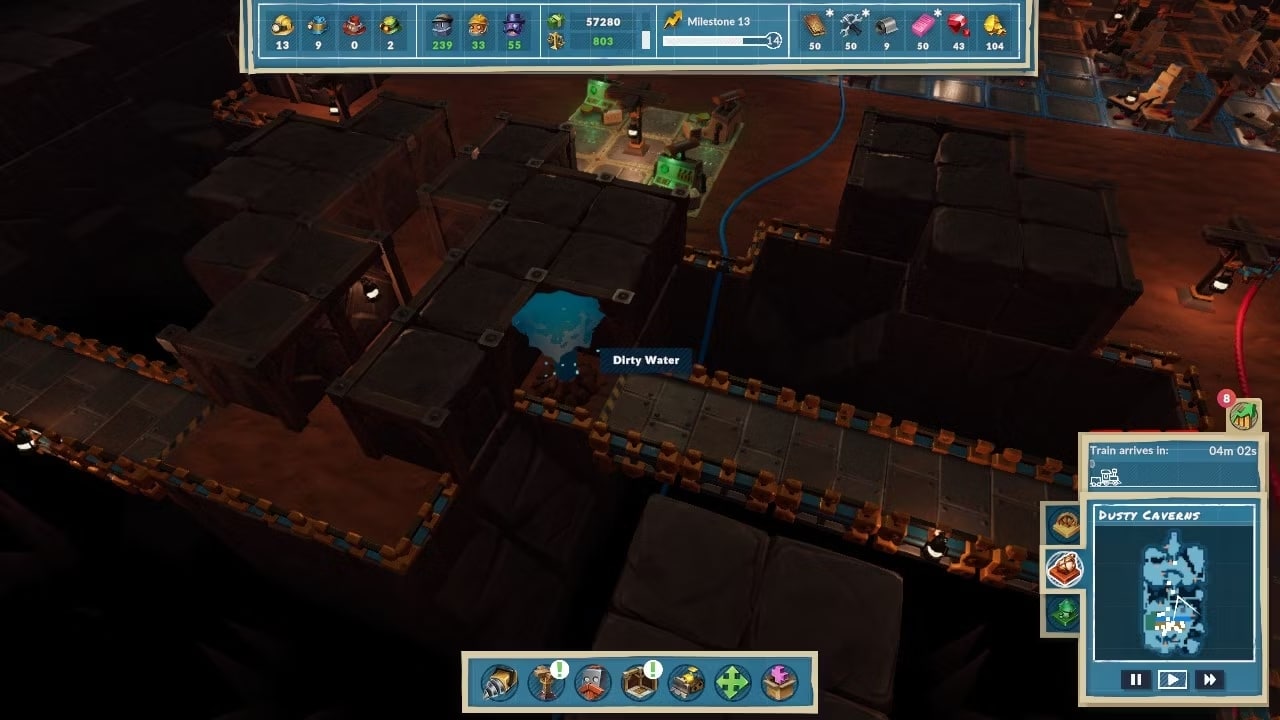The width and height of the screenshot is (1280, 720).
Task: Click the Dusty Caverns title bar
Action: tap(1175, 514)
